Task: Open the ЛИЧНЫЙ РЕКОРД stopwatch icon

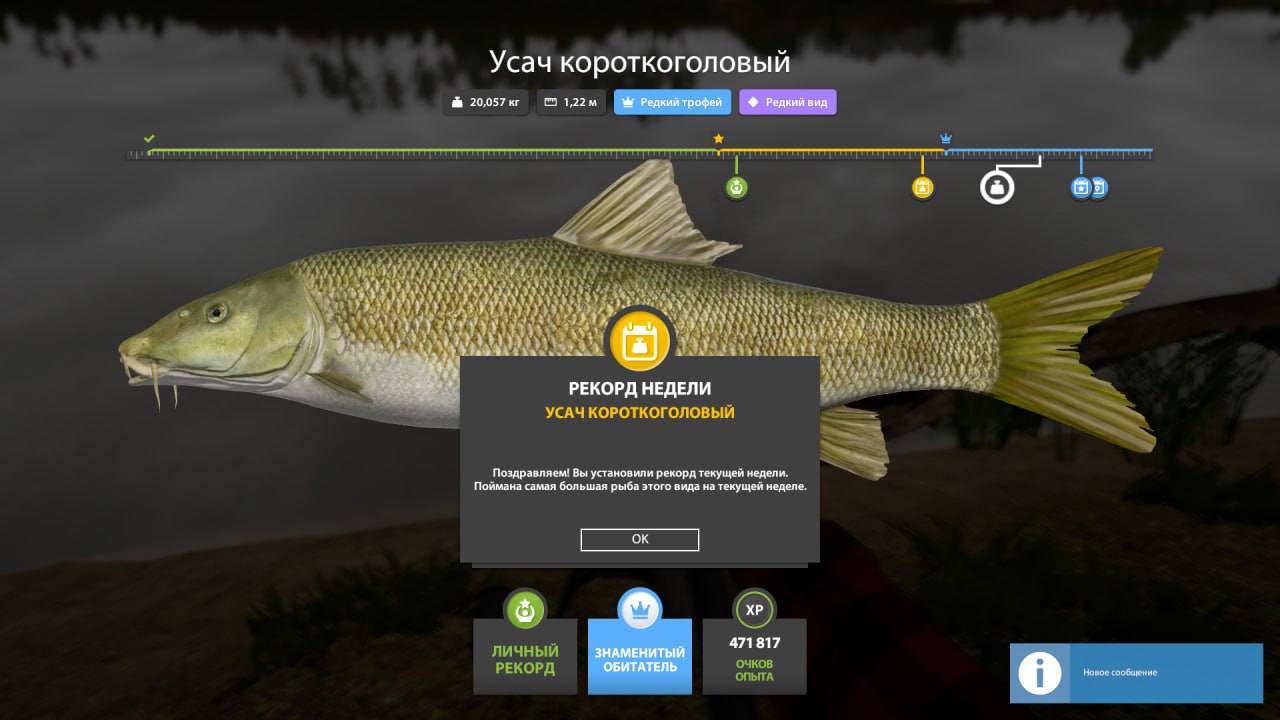Action: coord(525,608)
